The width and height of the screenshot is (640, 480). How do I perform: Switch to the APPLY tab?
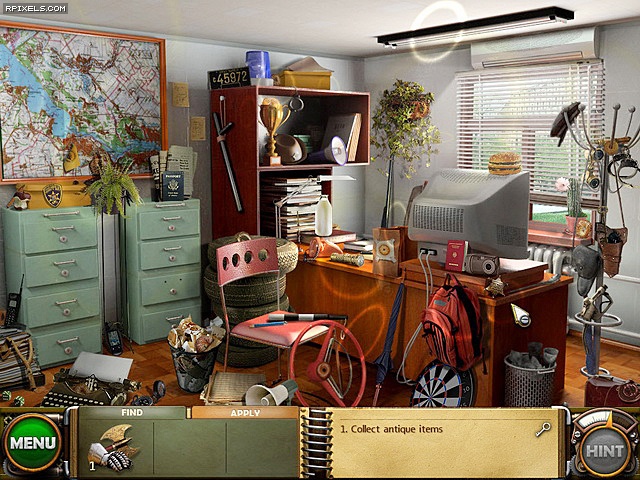point(244,412)
